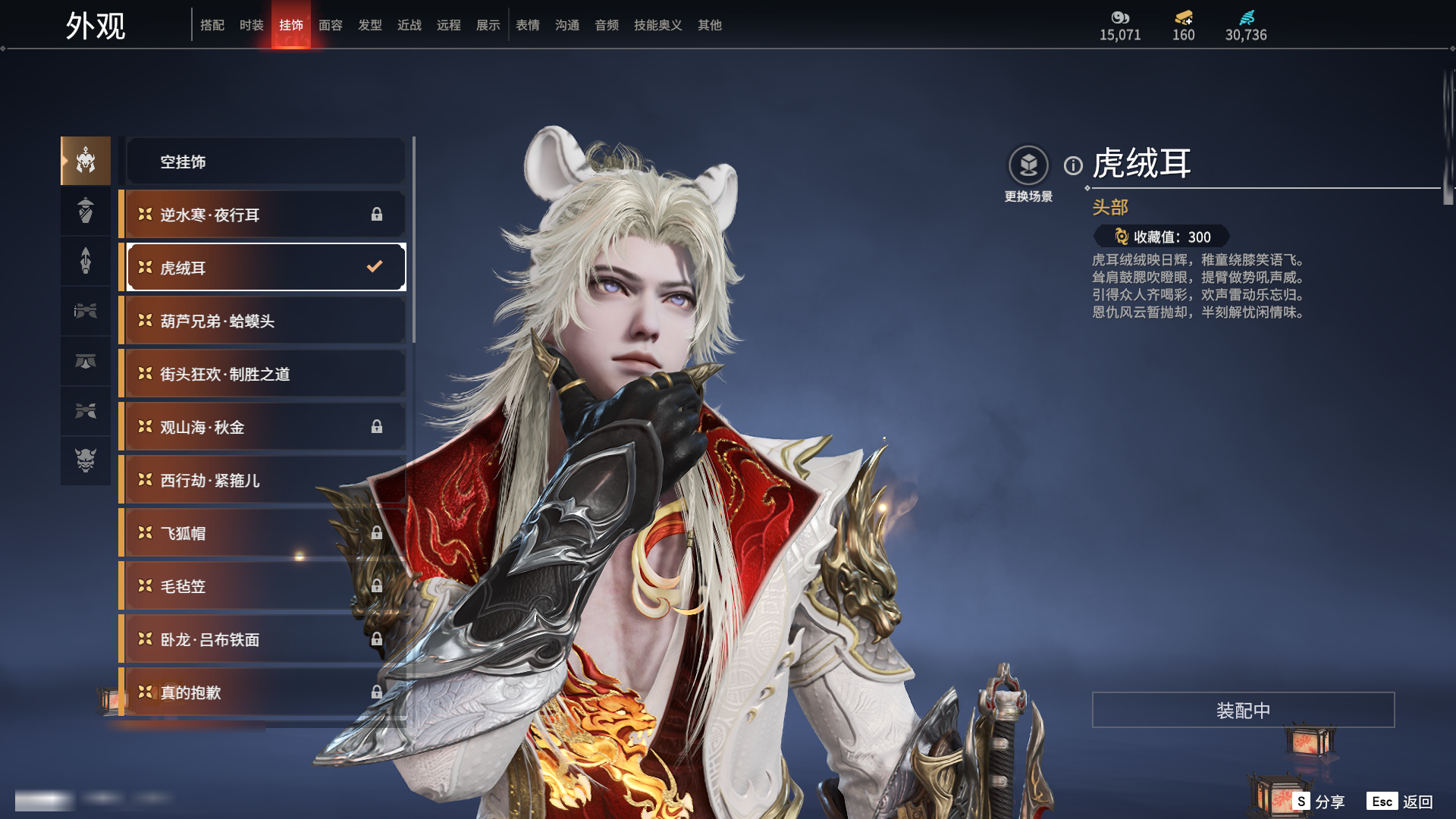Choose the 空挂饰 empty accessory option
Screen dimensions: 1456x819
(x=265, y=162)
